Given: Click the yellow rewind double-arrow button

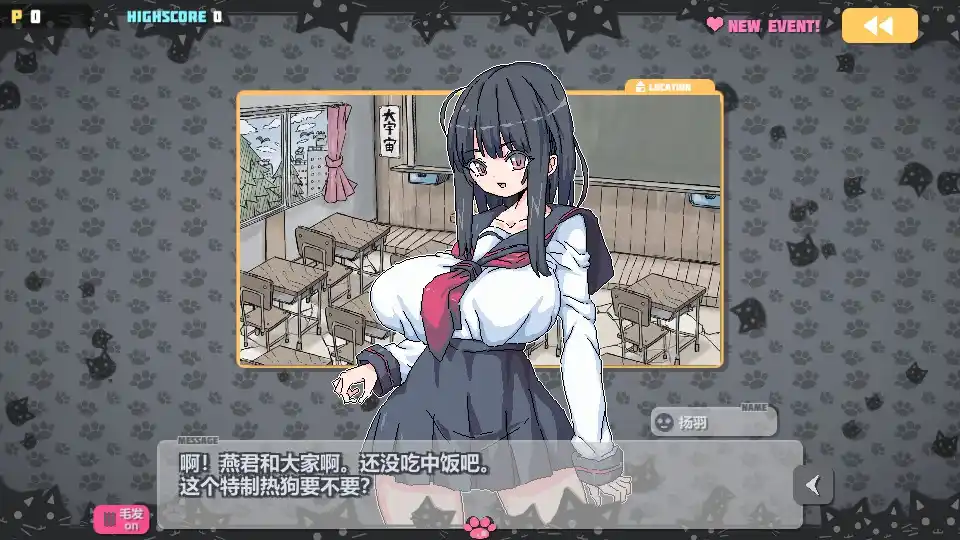Looking at the screenshot, I should click(x=879, y=26).
